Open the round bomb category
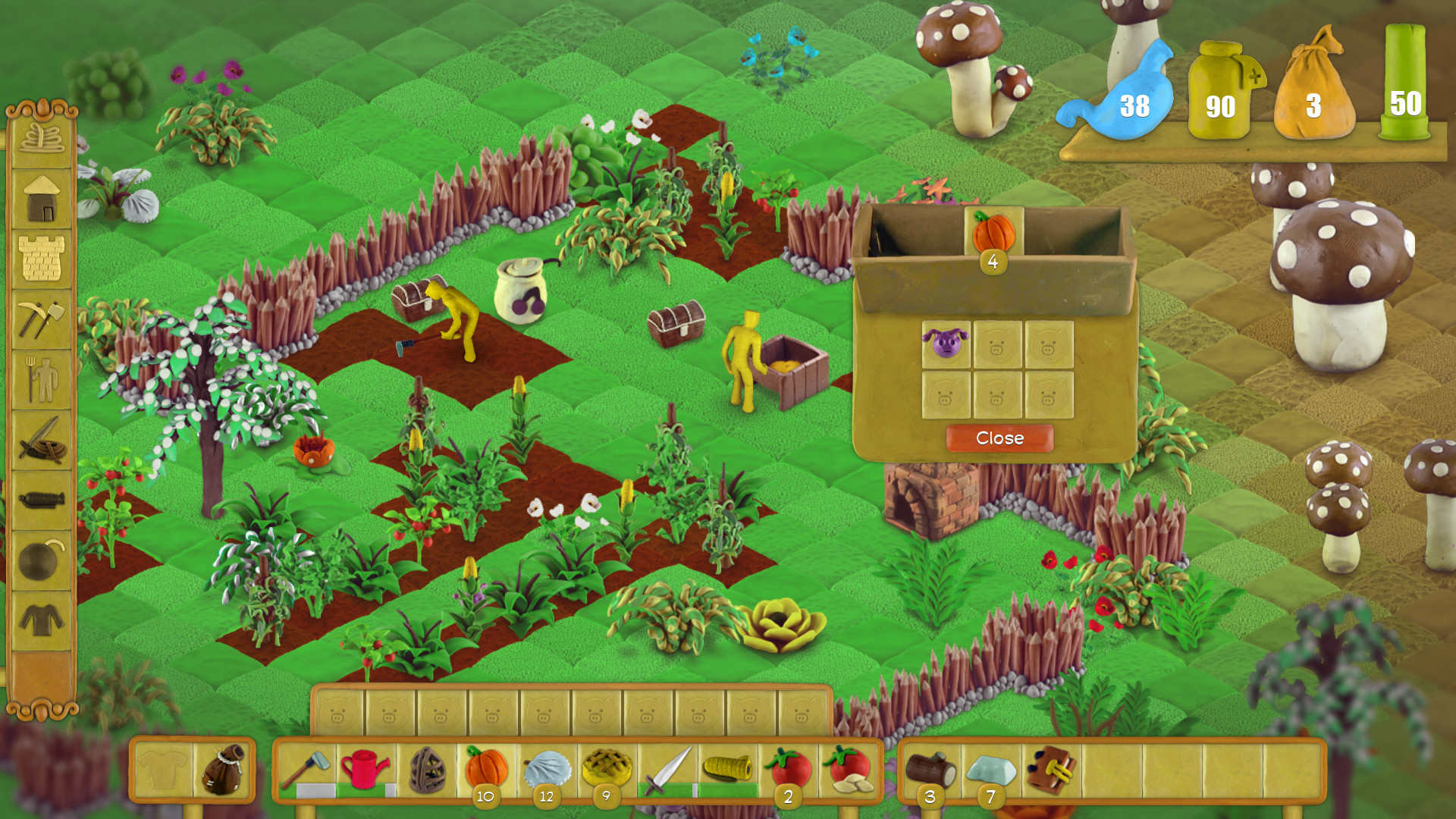This screenshot has width=1456, height=819. (x=42, y=561)
